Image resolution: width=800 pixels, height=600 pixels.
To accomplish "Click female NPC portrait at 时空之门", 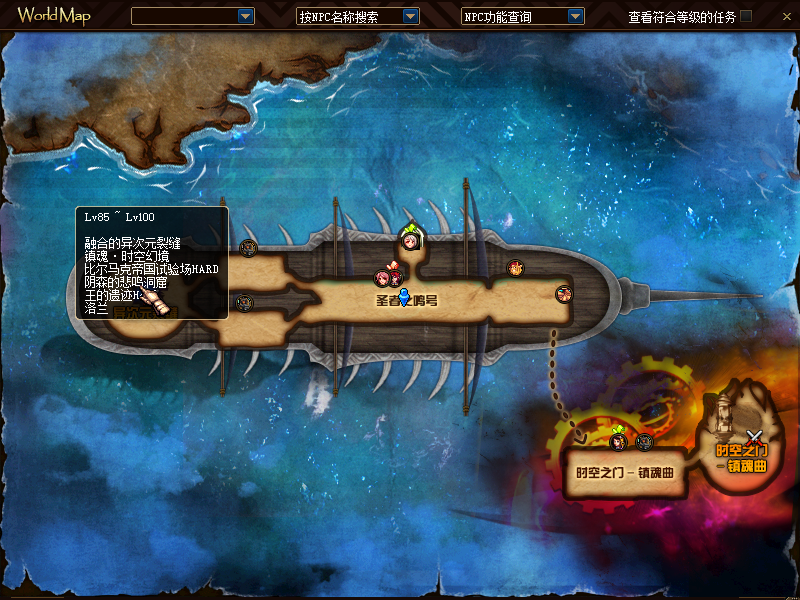I will [x=620, y=441].
